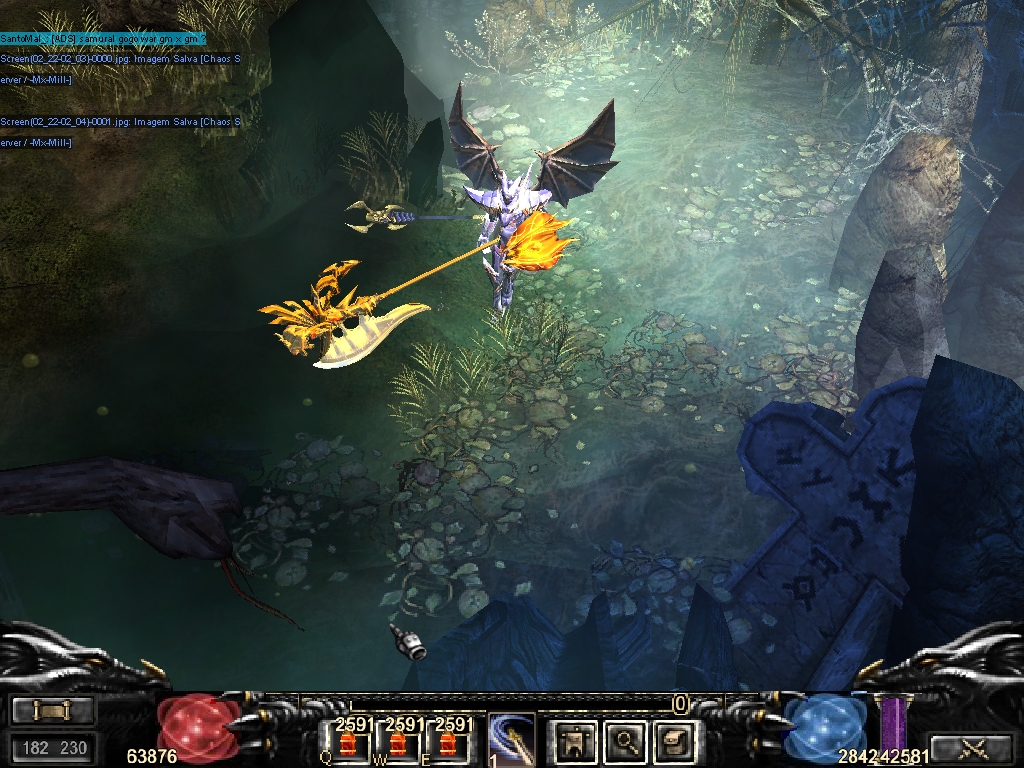Open the scroll button menu
1024x768 pixels.
click(x=53, y=710)
